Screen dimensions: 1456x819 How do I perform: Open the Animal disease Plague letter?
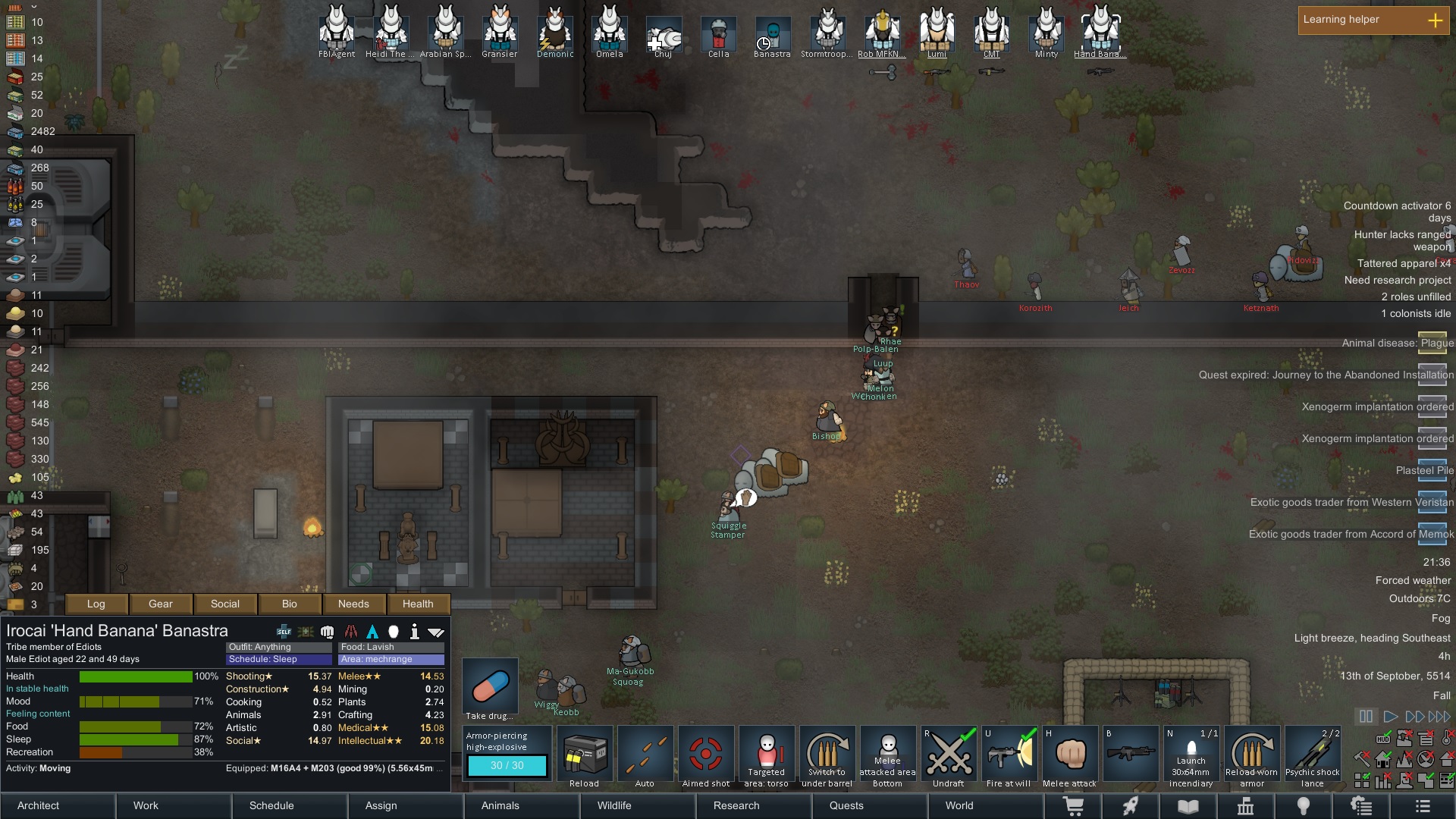tap(1432, 343)
